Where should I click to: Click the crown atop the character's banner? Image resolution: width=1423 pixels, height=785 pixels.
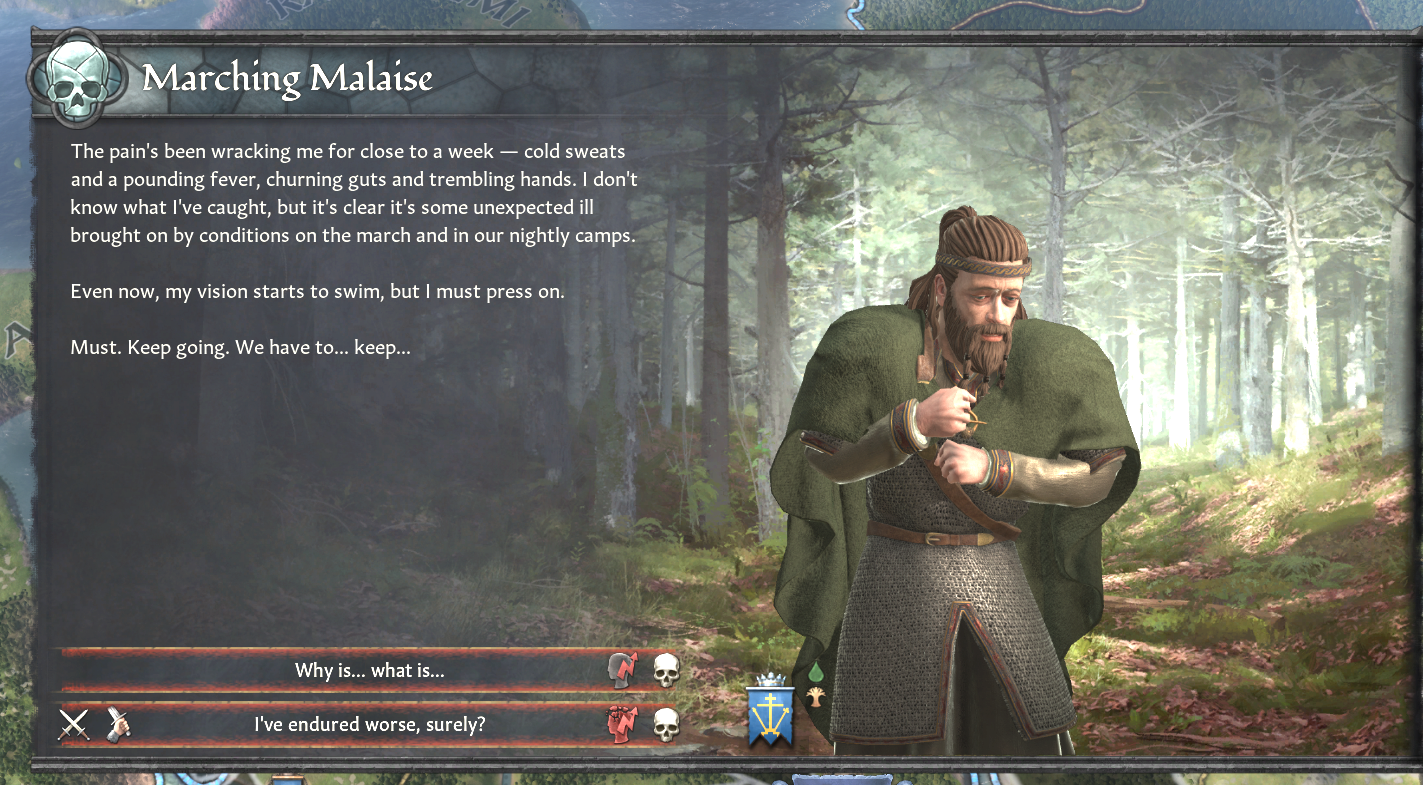tap(770, 679)
